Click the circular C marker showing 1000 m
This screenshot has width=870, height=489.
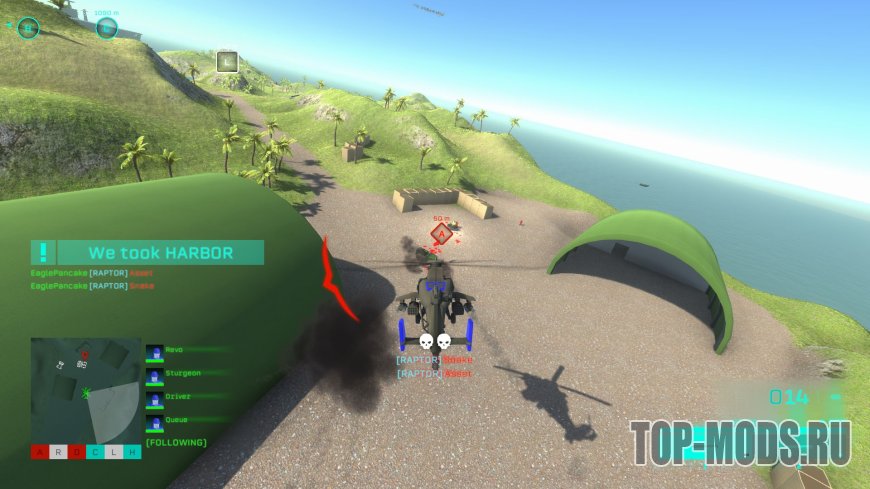click(107, 29)
